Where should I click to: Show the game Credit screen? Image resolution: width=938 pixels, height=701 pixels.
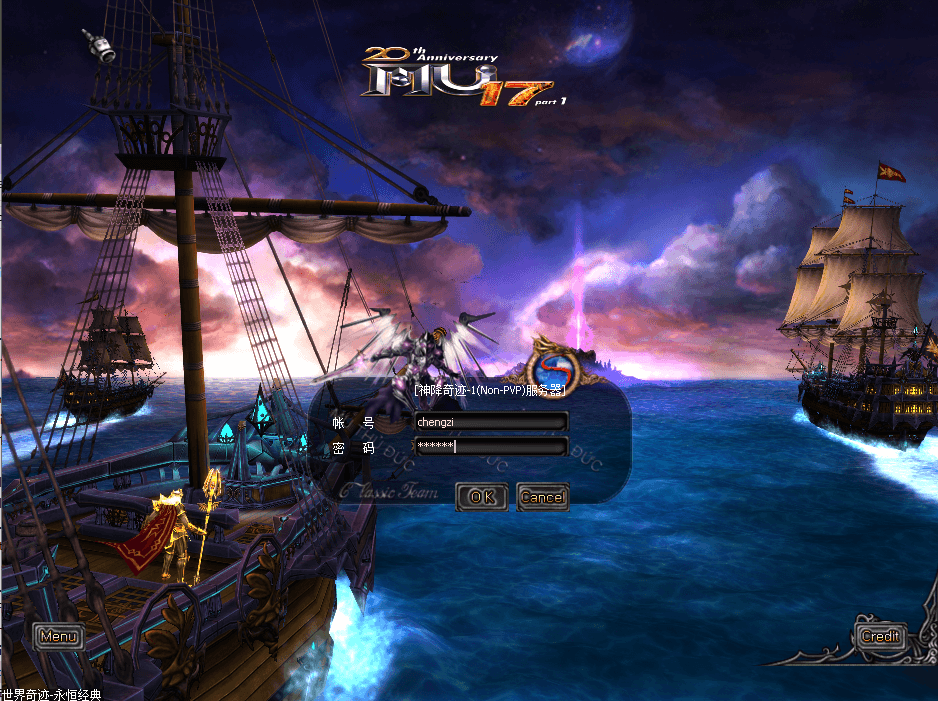pyautogui.click(x=880, y=636)
